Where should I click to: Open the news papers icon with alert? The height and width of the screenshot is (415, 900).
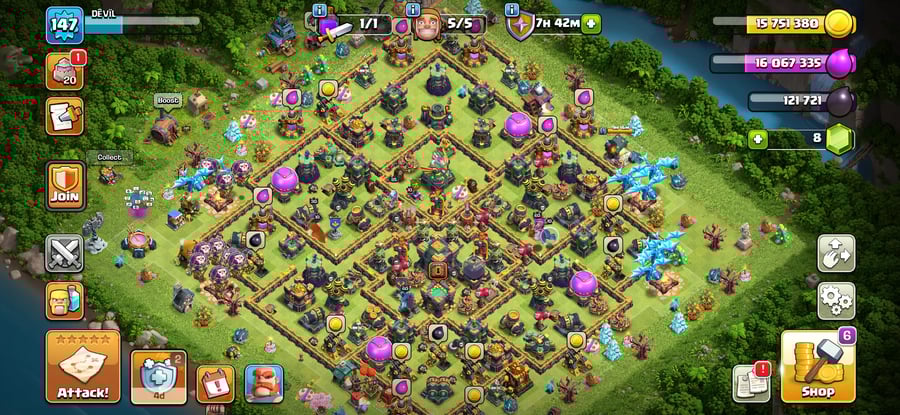coord(751,381)
